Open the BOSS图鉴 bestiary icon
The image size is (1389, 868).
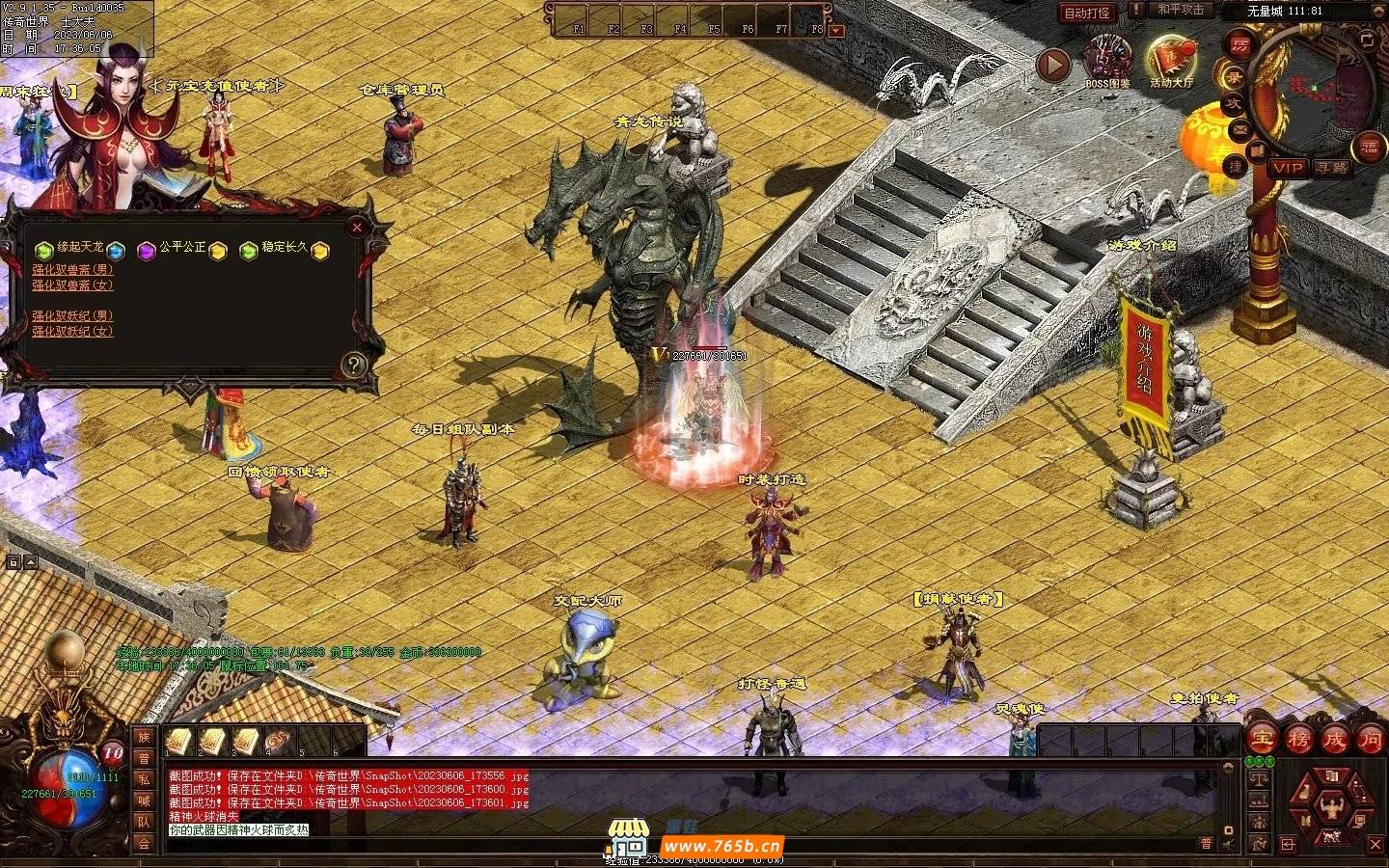[x=1107, y=60]
